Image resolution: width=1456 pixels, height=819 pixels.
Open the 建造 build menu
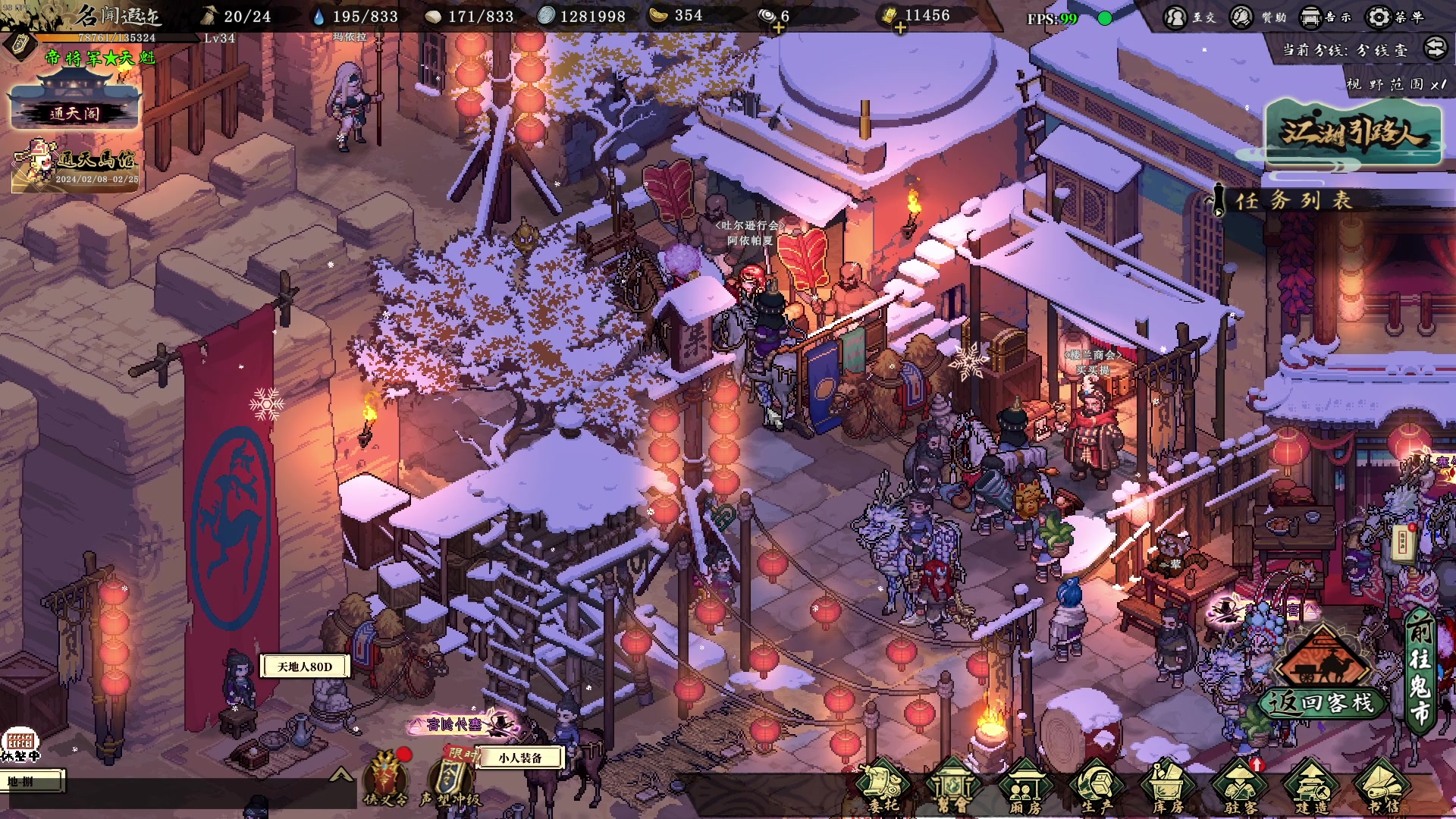tap(1312, 786)
